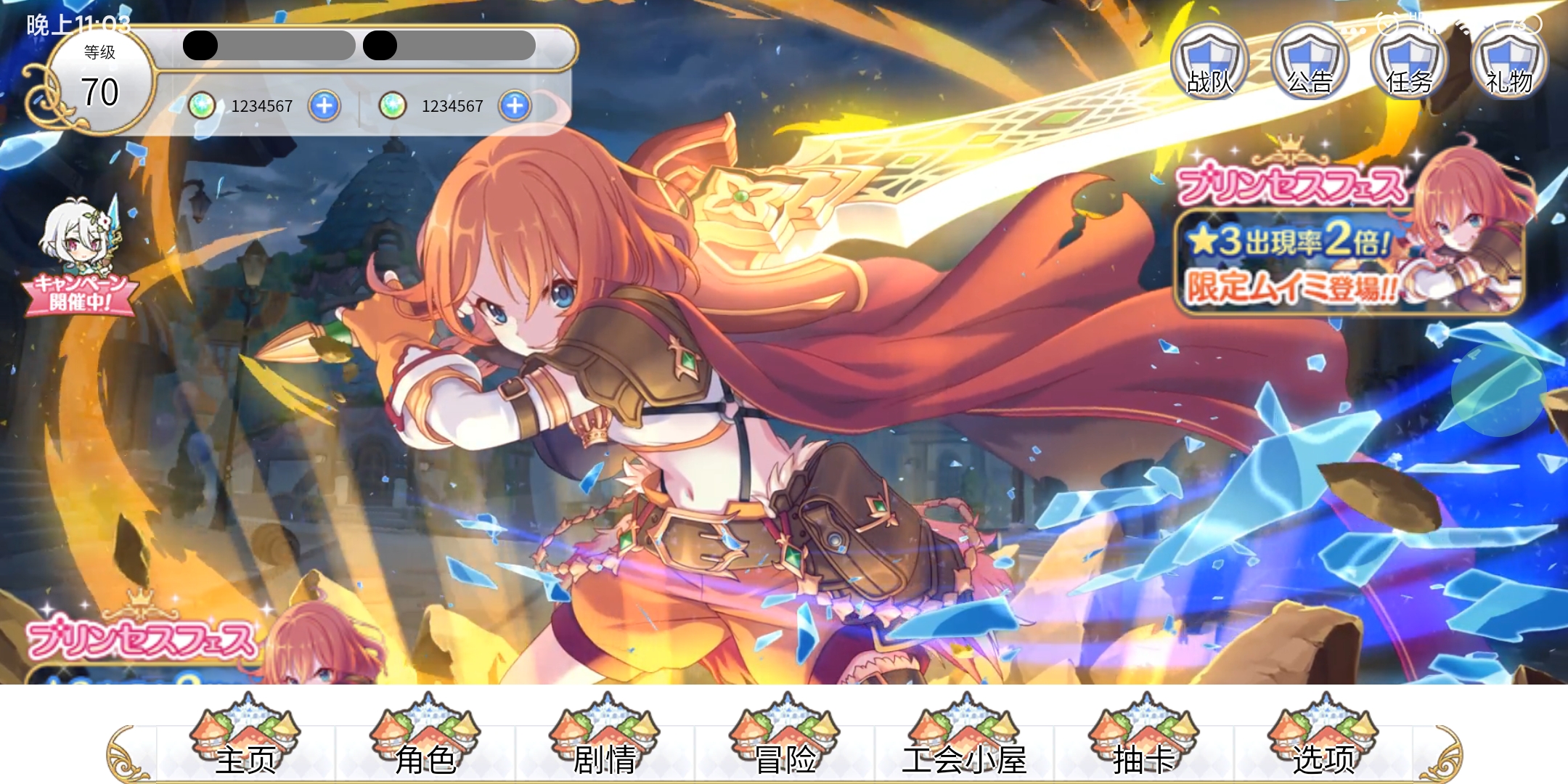The width and height of the screenshot is (1568, 784).
Task: Open the 剧情 story tab
Action: [605, 737]
